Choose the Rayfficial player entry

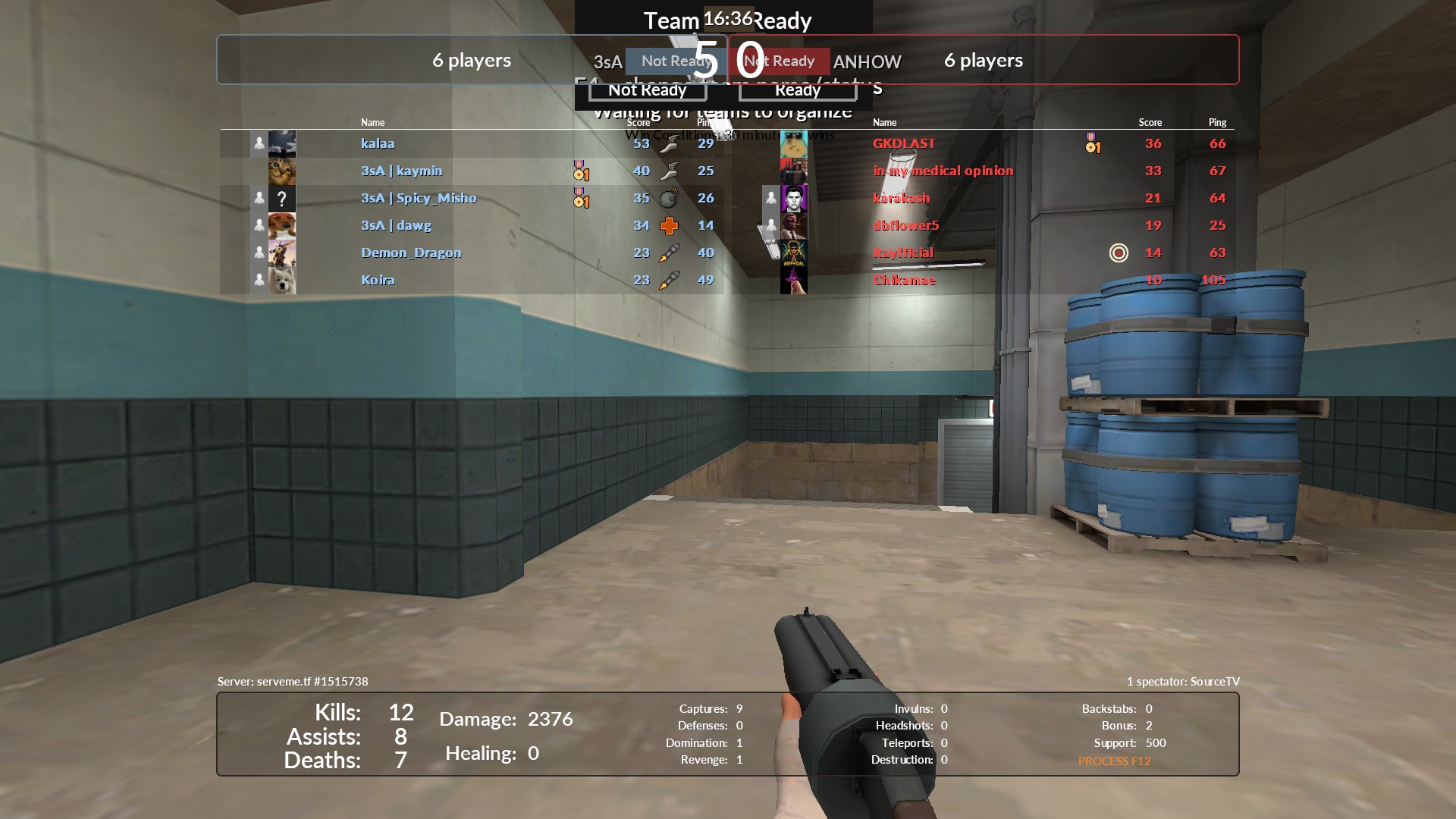pos(902,253)
